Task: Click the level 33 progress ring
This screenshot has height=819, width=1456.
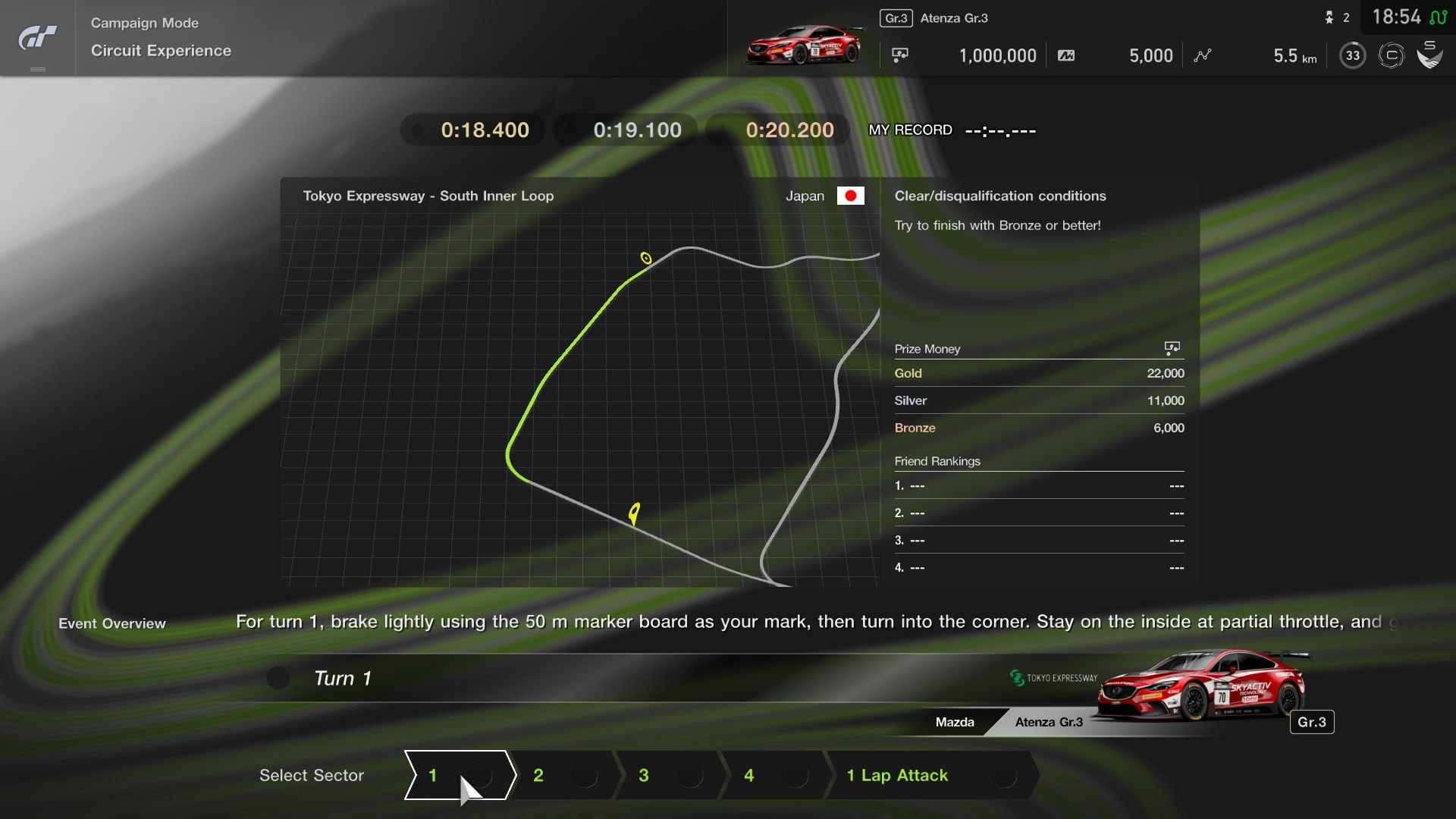Action: (x=1351, y=55)
